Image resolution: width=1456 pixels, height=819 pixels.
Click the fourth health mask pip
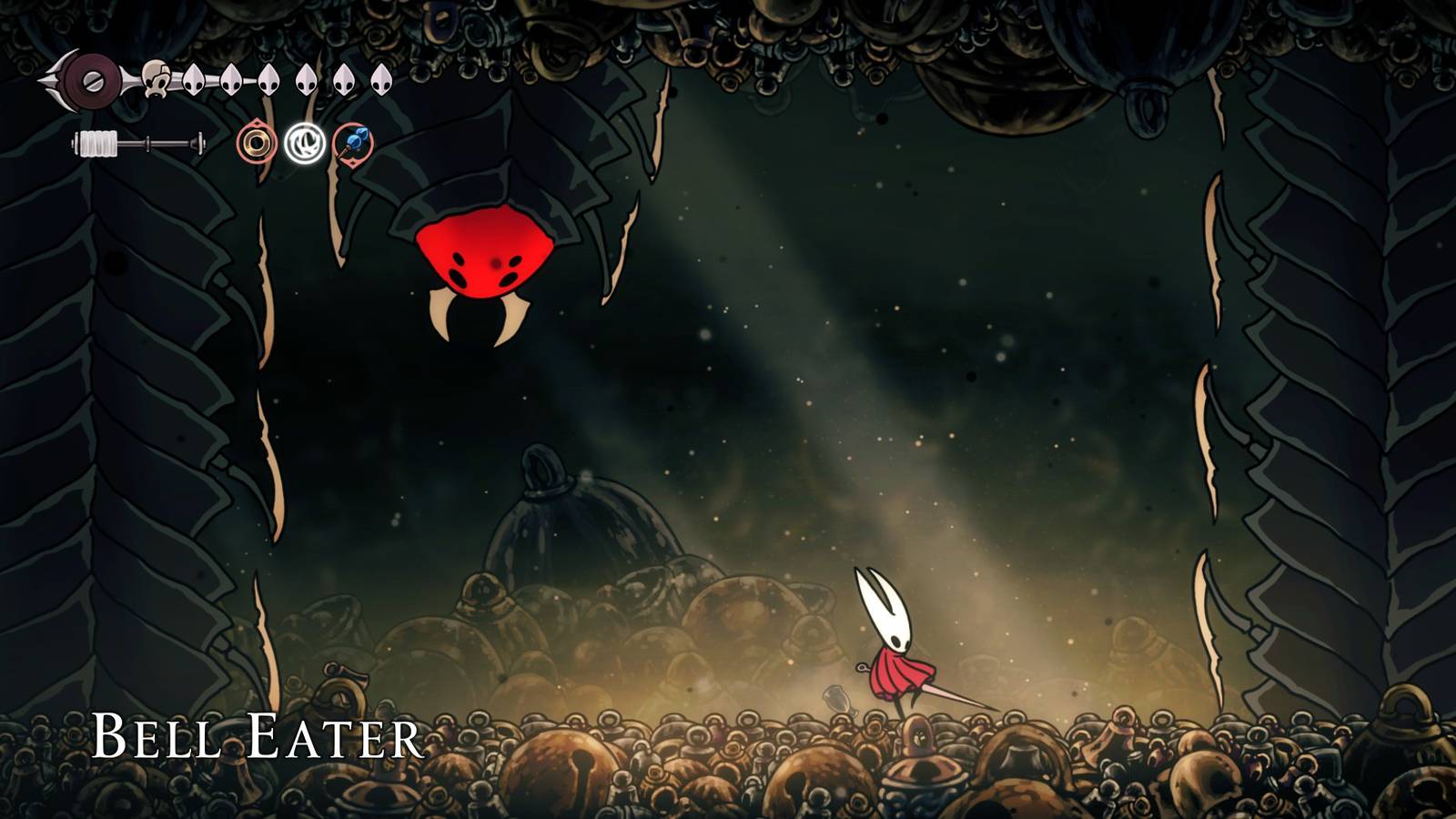[x=268, y=79]
